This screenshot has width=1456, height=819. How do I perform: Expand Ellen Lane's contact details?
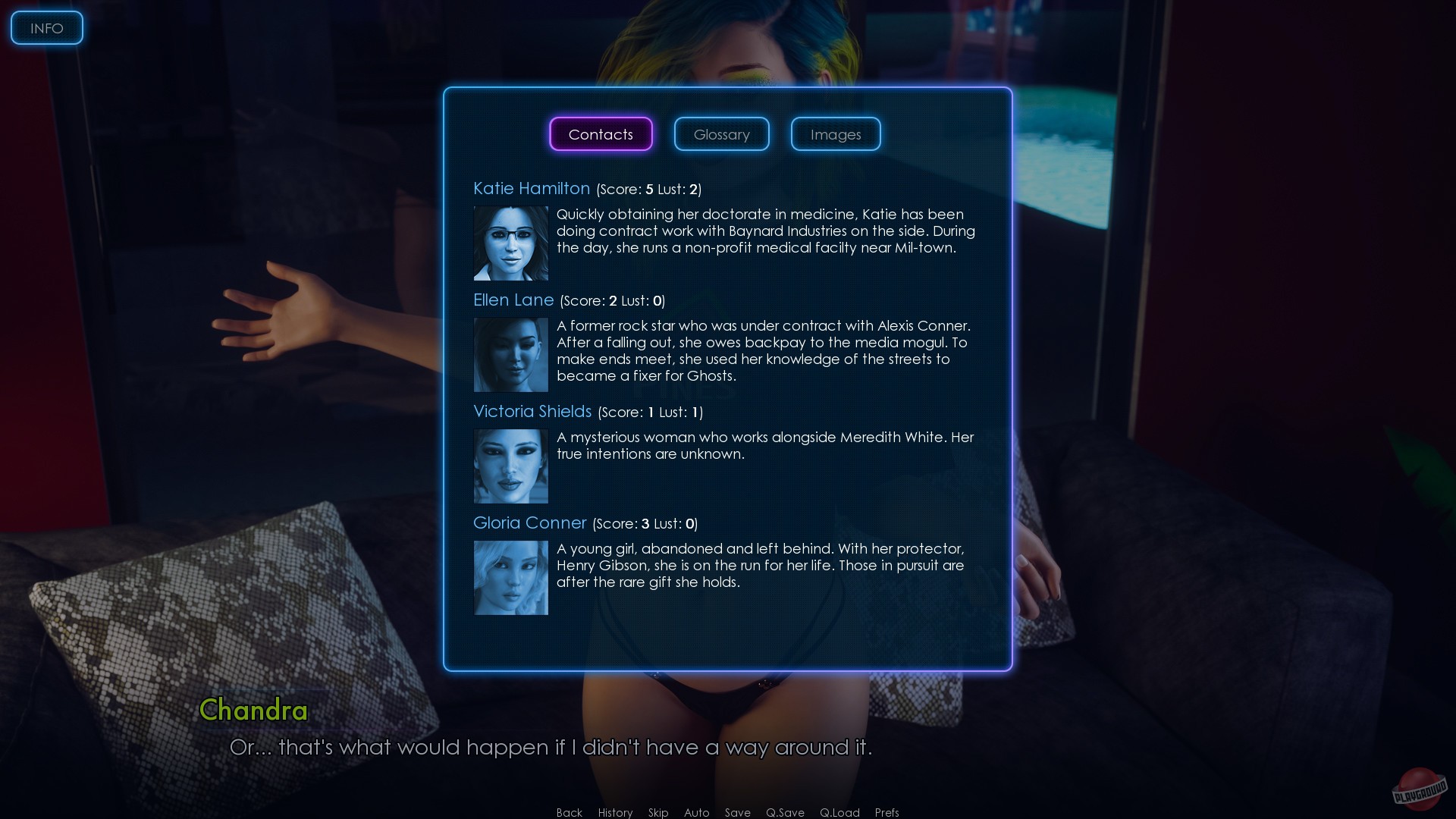pos(513,300)
